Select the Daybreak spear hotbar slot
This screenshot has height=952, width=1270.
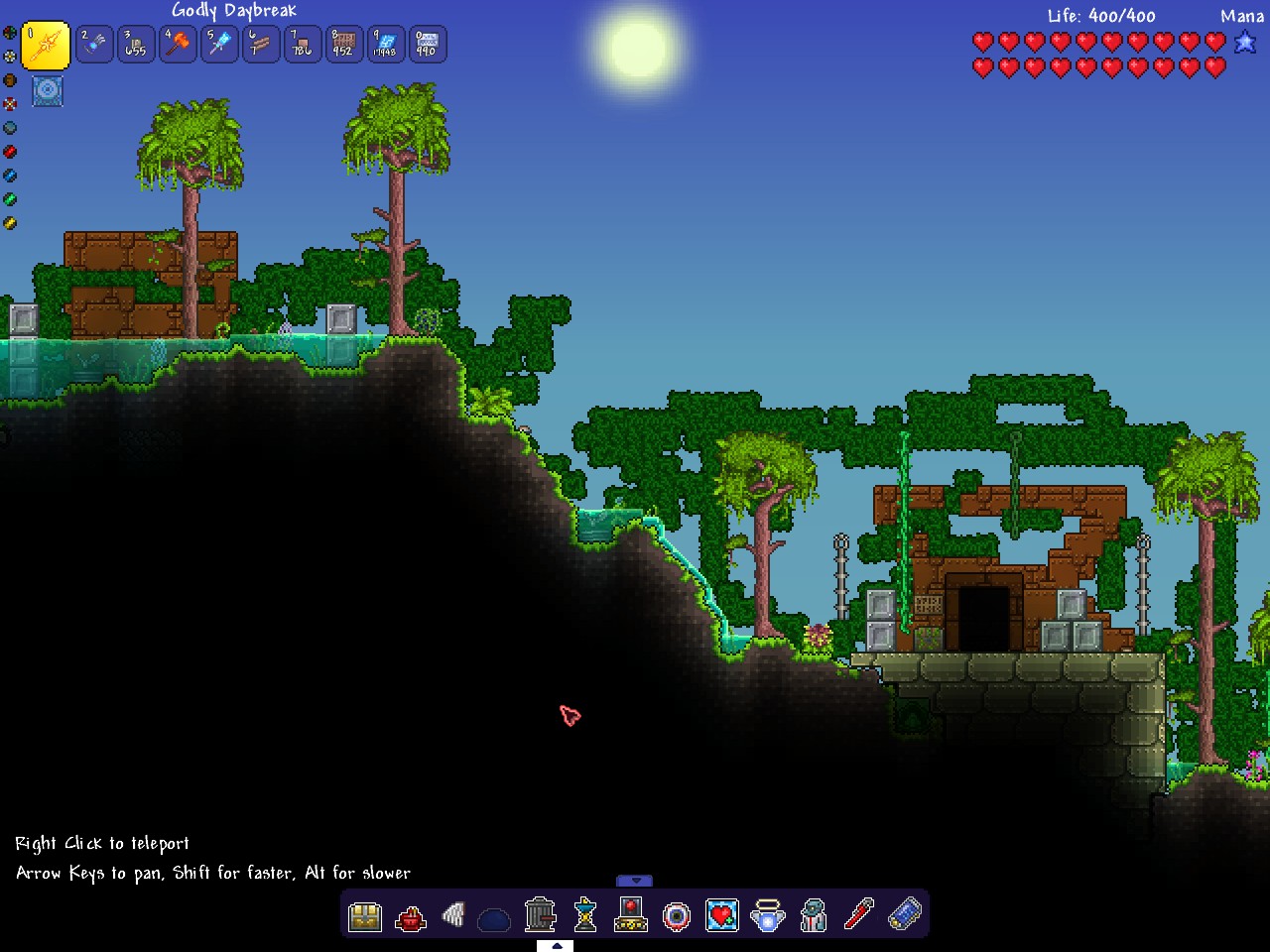[46, 45]
